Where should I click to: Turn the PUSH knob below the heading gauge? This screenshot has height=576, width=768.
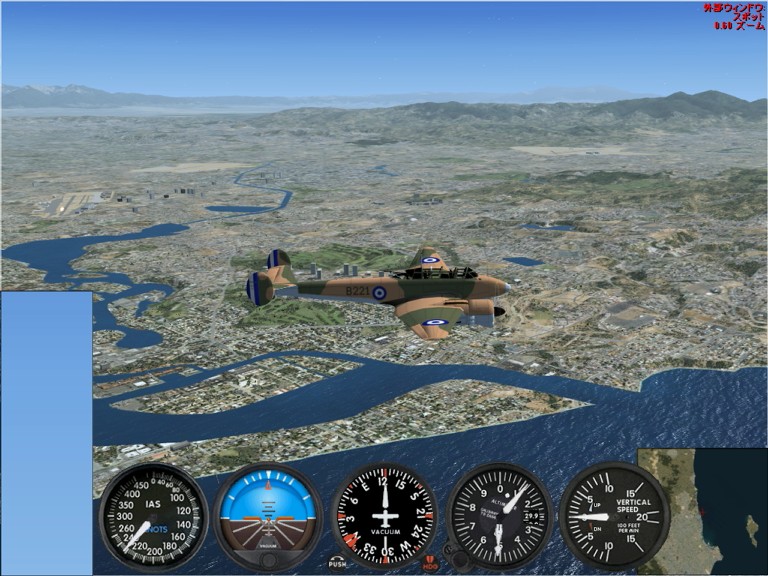pos(337,562)
